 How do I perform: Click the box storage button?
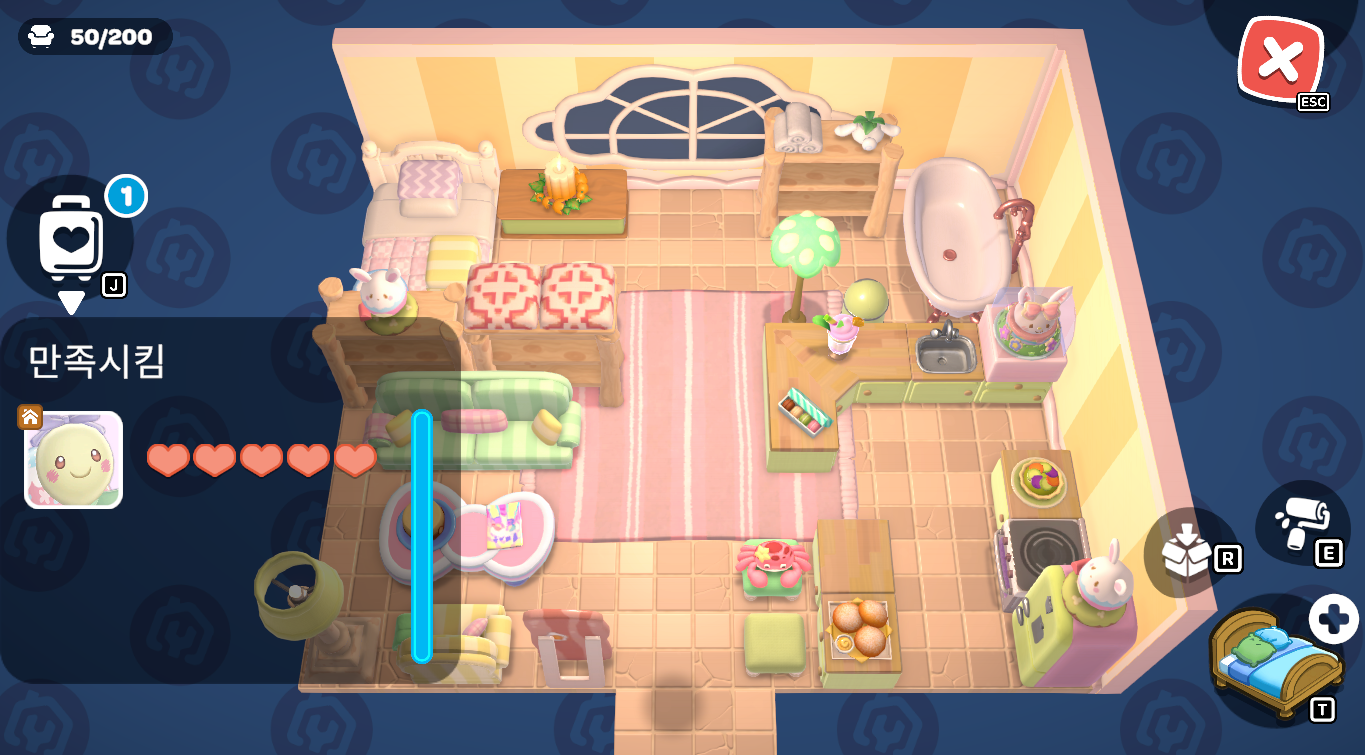1188,550
